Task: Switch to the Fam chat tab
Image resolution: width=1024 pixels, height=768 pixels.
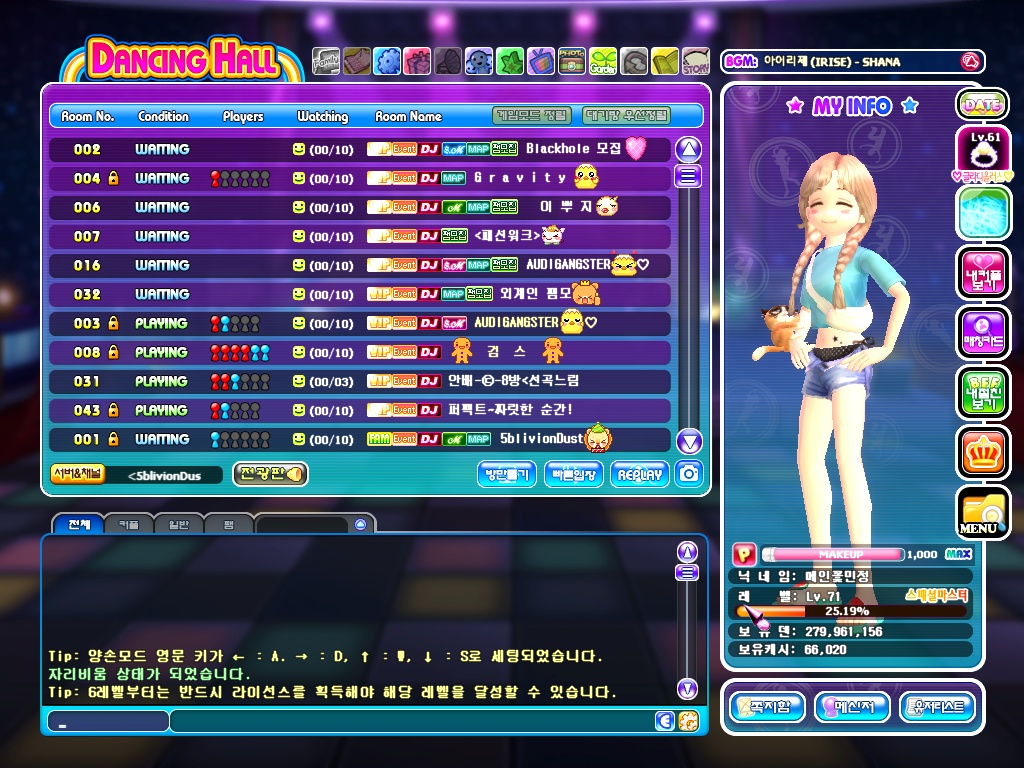Action: pyautogui.click(x=228, y=524)
